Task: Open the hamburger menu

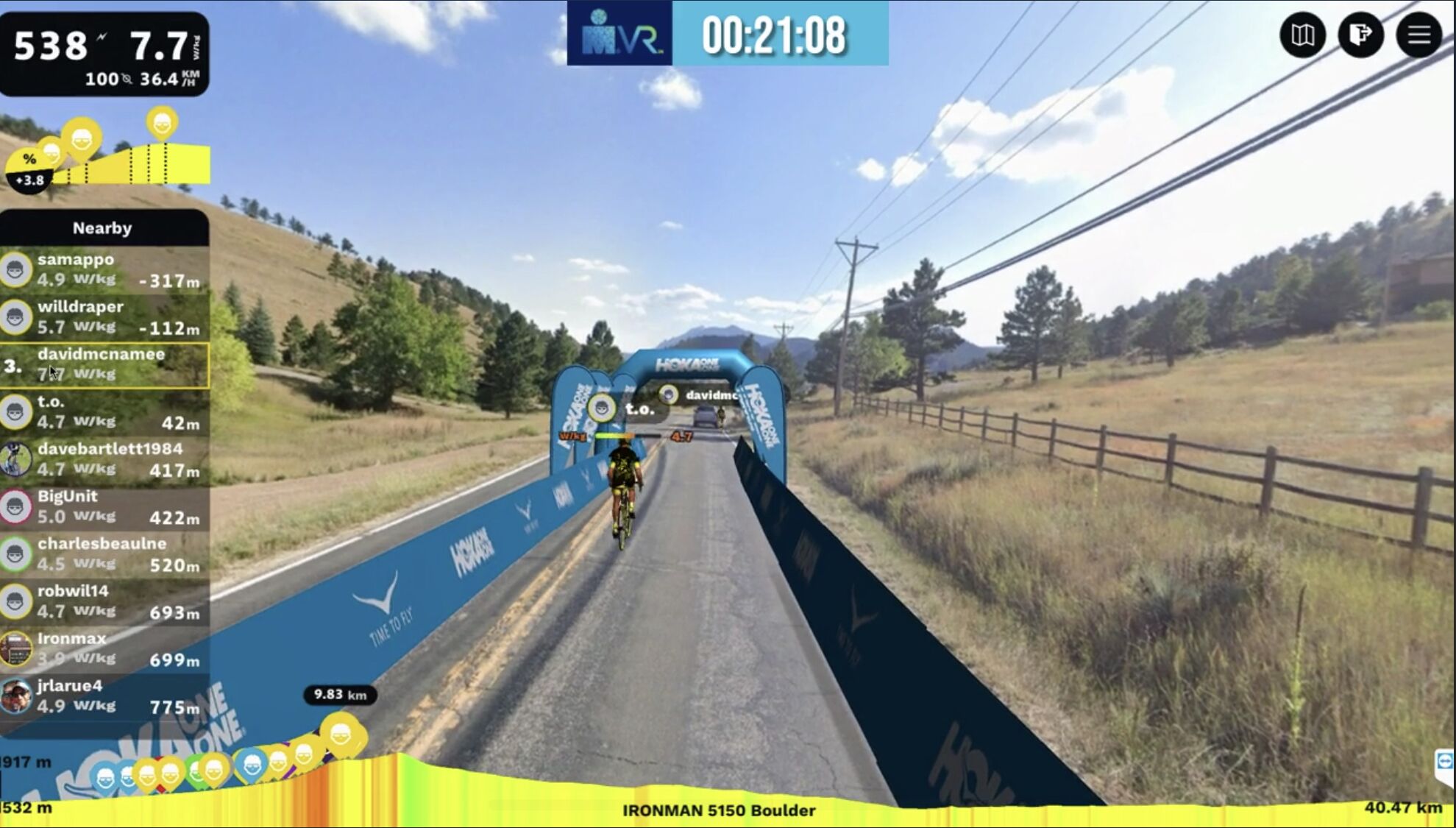Action: (1418, 35)
